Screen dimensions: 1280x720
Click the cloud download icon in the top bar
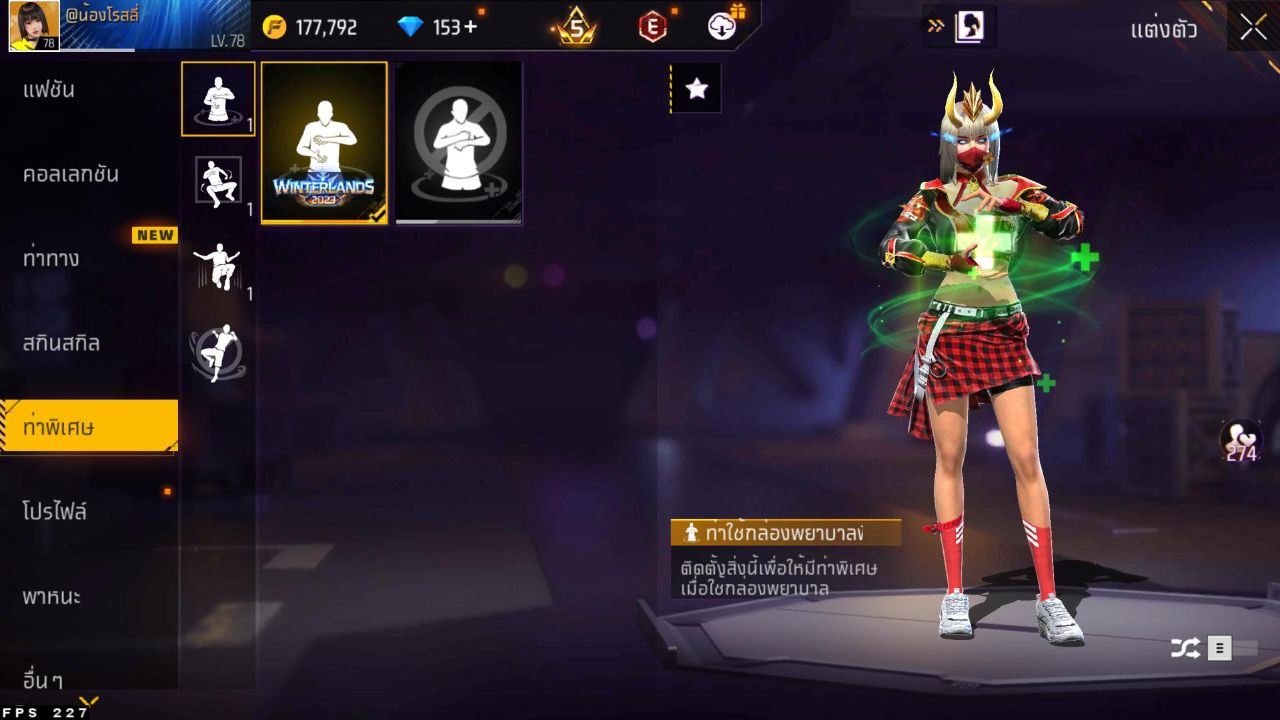pyautogui.click(x=723, y=27)
